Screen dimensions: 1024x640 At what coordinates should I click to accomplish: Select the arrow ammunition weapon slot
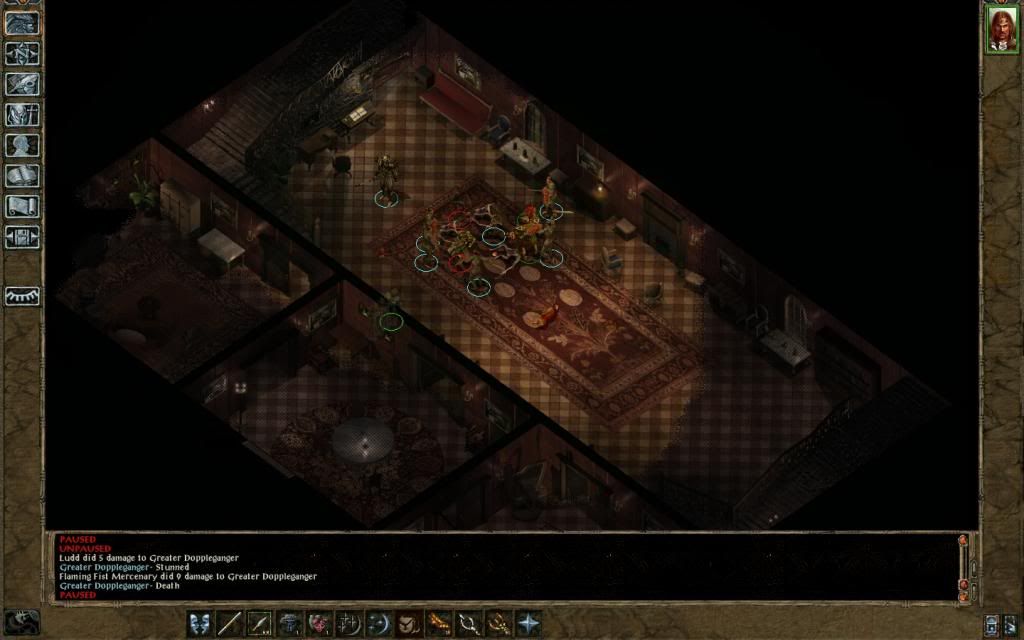[261, 623]
